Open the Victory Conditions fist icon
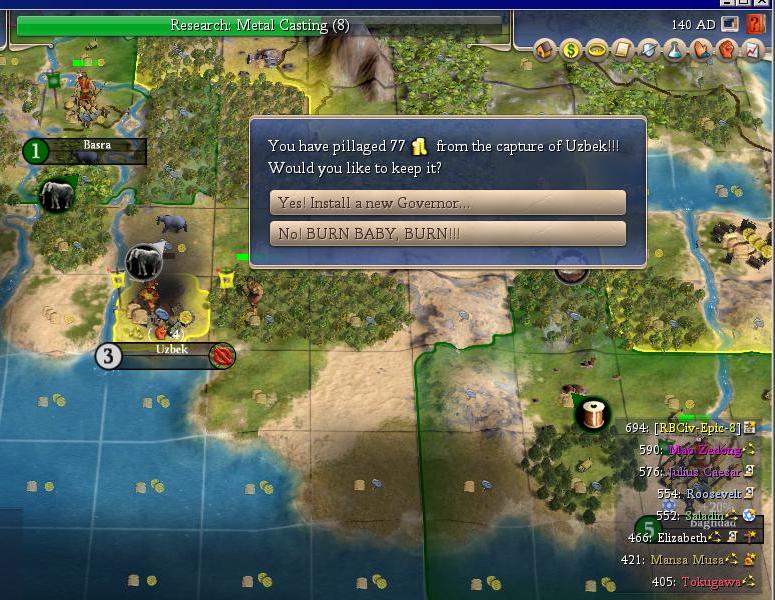This screenshot has height=600, width=775. (x=727, y=49)
